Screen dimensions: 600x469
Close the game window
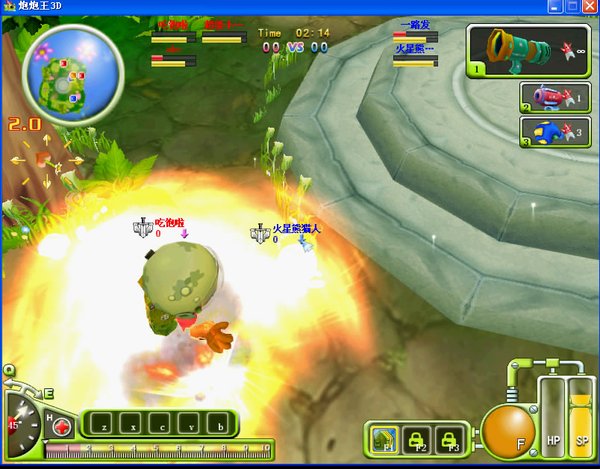tap(589, 7)
